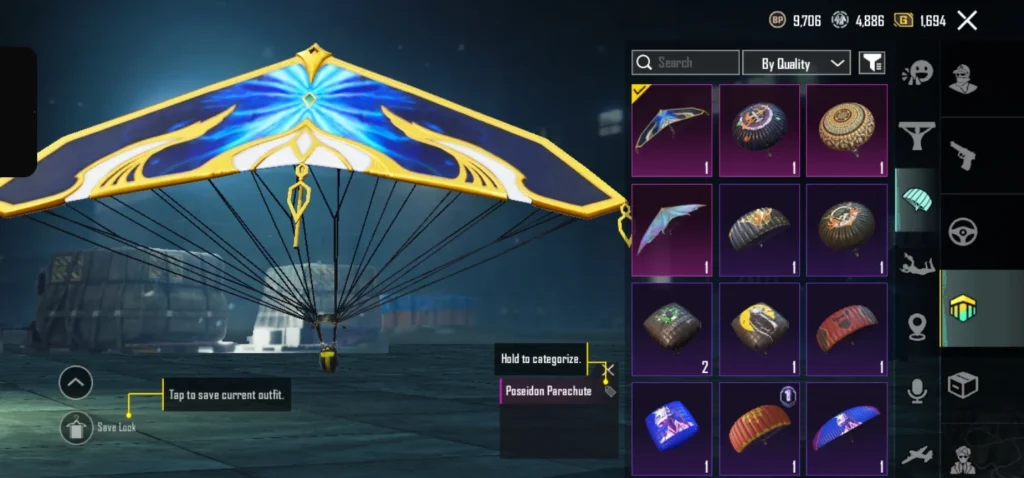Viewport: 1024px width, 478px height.
Task: Choose the red striped dark parachute
Action: (847, 329)
